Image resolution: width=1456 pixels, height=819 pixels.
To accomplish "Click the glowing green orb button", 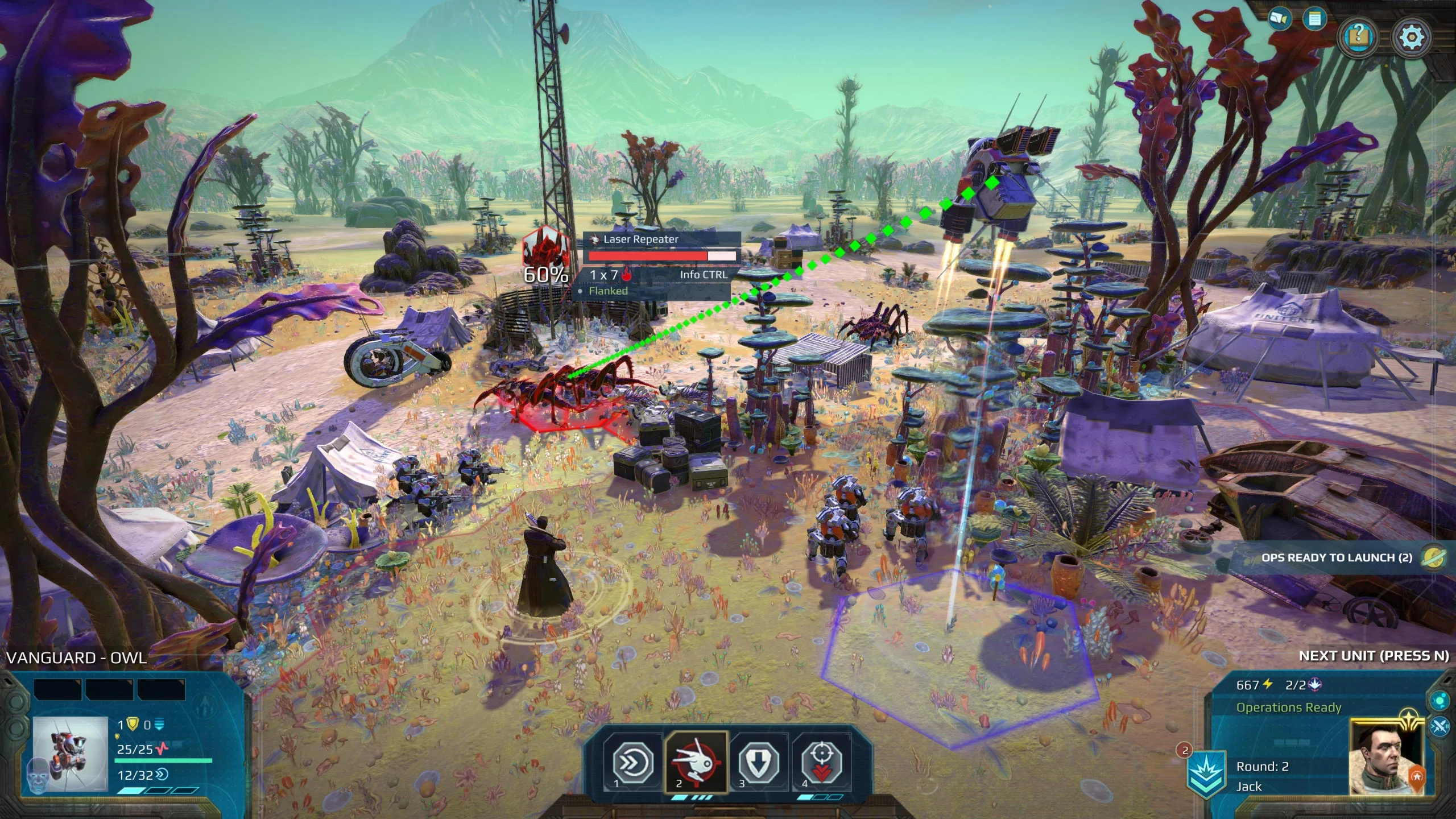I will [x=1440, y=698].
